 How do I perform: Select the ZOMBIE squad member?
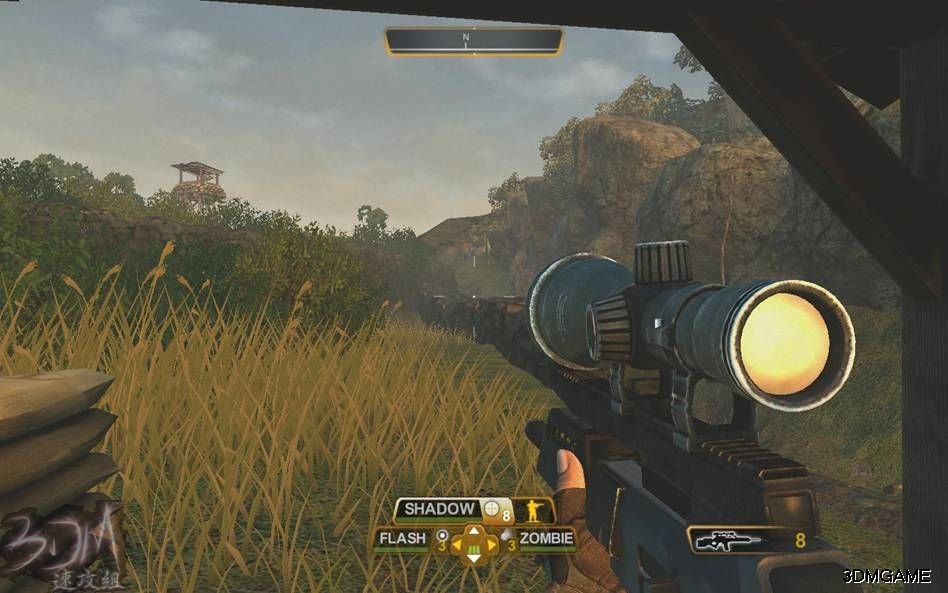point(546,540)
